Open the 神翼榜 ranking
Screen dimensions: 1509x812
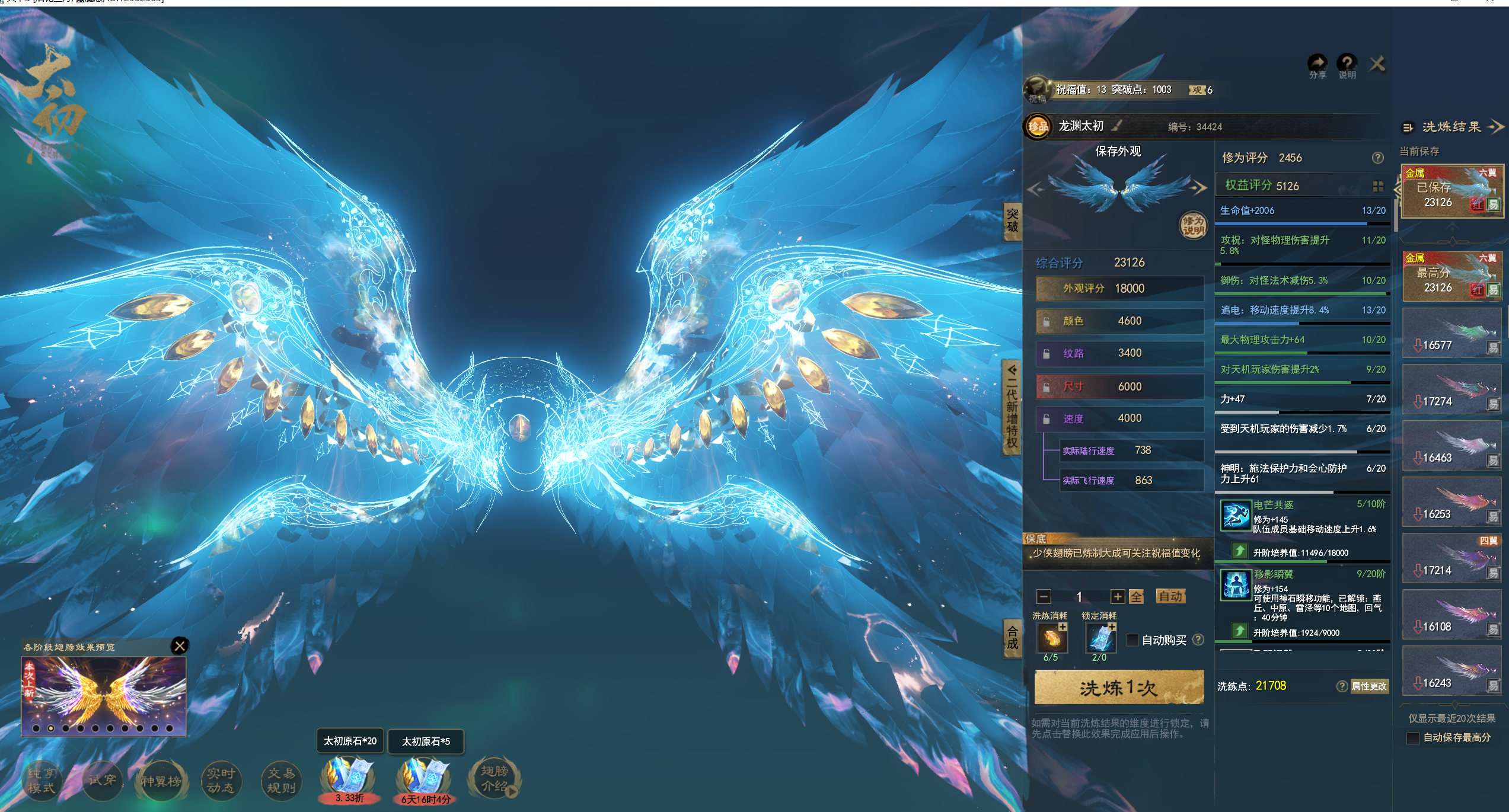(161, 781)
